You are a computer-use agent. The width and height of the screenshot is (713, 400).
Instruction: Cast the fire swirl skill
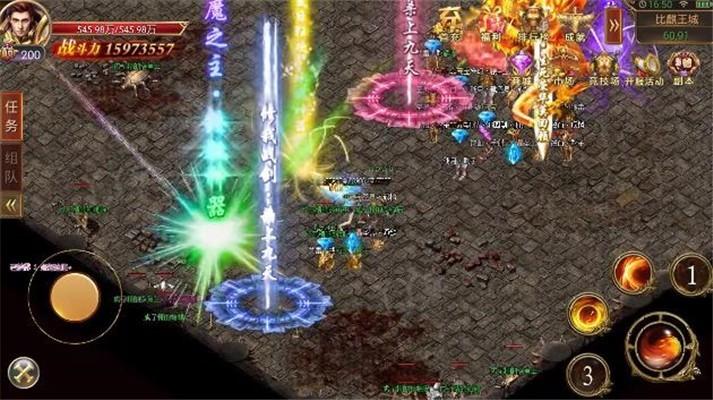633,271
